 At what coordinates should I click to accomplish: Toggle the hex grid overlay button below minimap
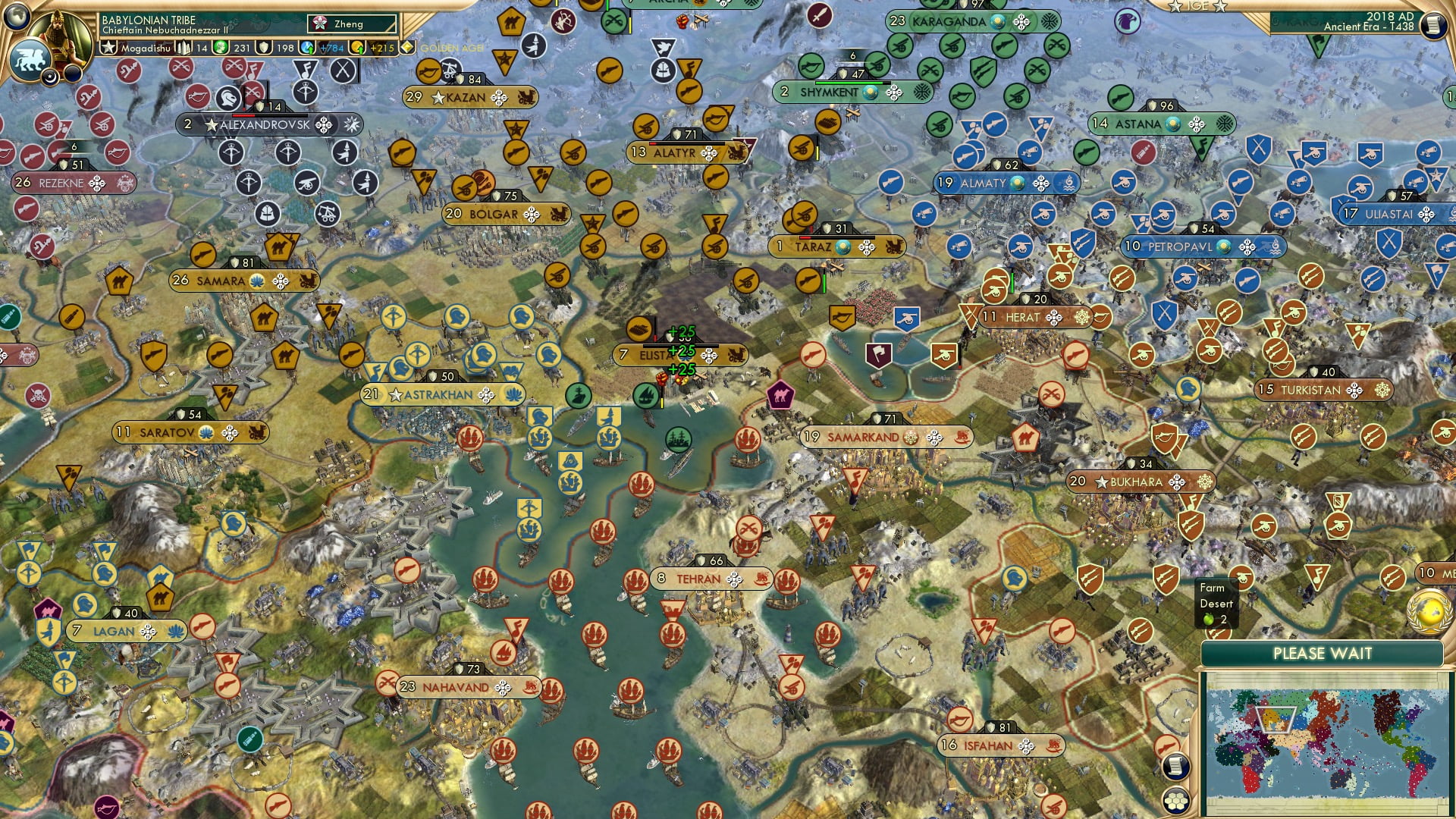coord(1174,801)
